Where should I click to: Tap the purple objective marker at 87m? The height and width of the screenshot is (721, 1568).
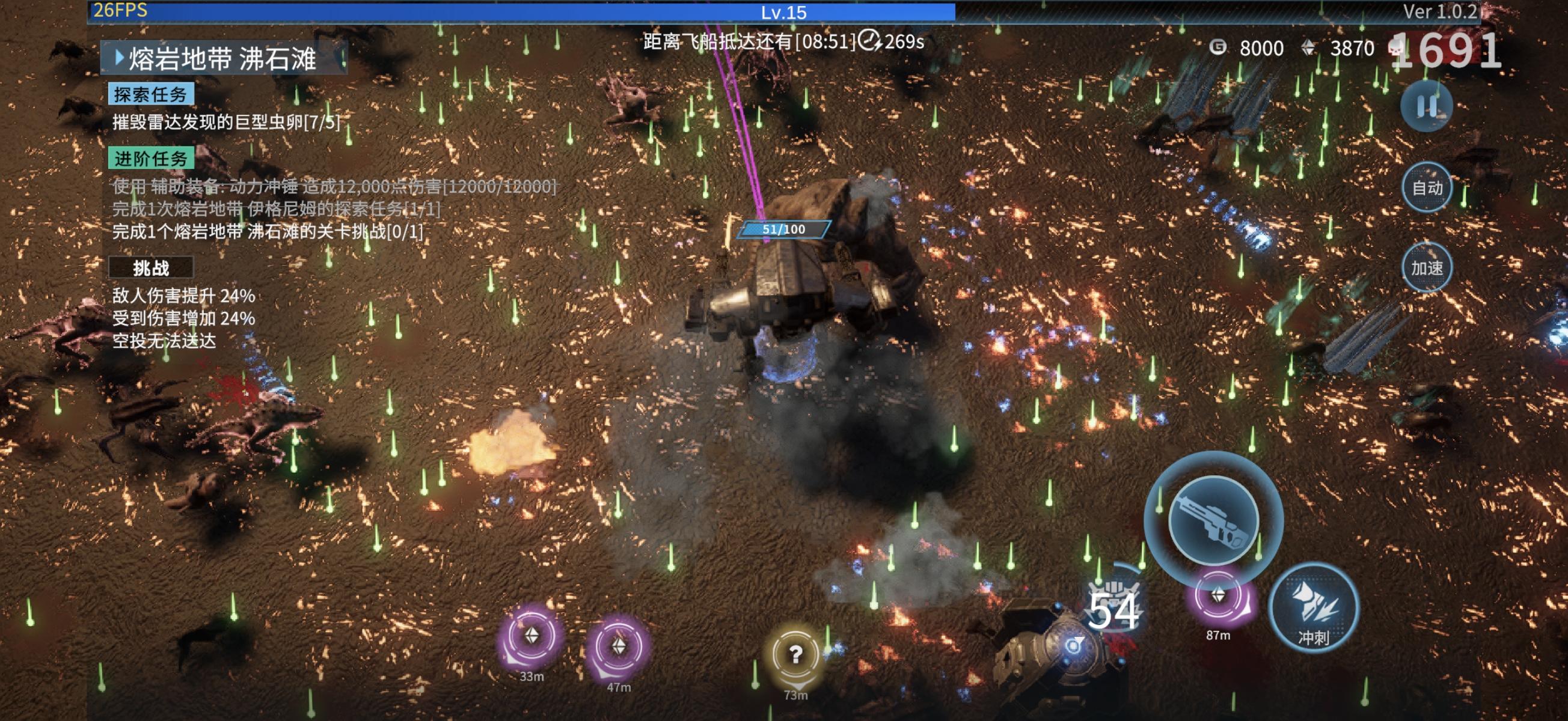coord(1218,596)
